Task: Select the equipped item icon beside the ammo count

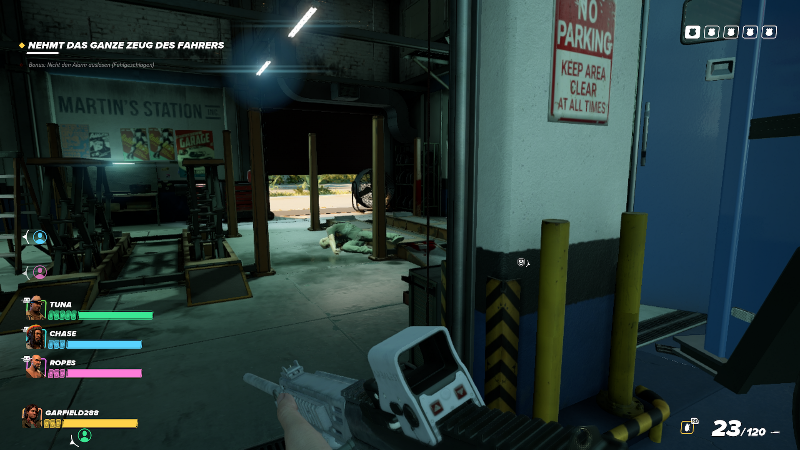Action: tap(688, 427)
